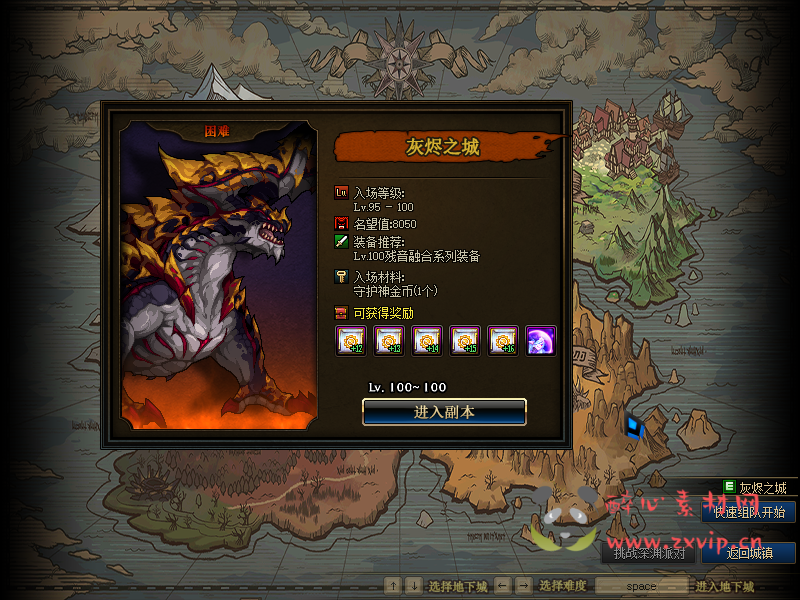Choose the 挑战深渊派对 abyss party button

649,553
